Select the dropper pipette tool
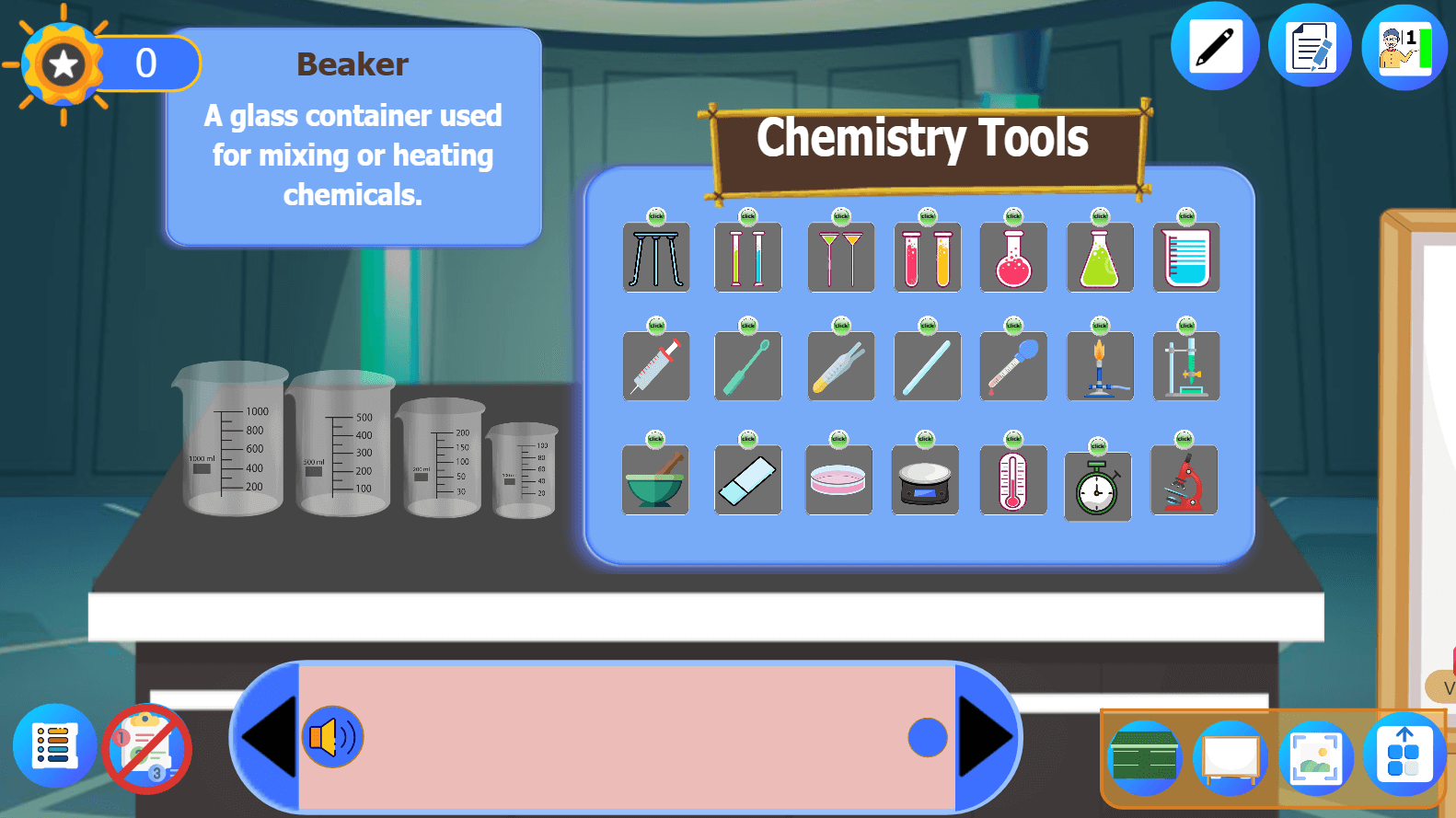Viewport: 1456px width, 818px height. (1013, 366)
